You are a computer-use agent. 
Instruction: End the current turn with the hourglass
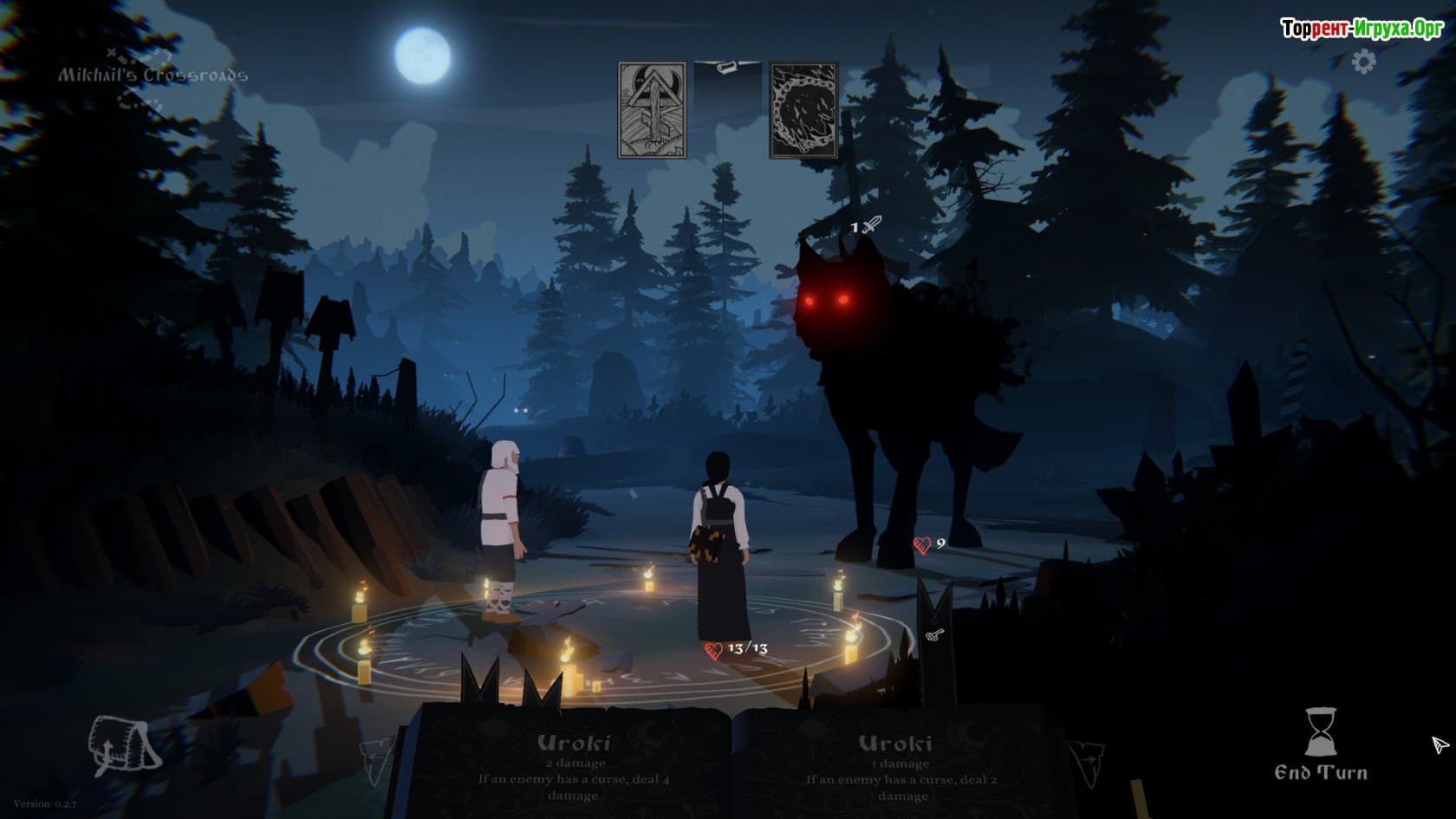pyautogui.click(x=1320, y=745)
